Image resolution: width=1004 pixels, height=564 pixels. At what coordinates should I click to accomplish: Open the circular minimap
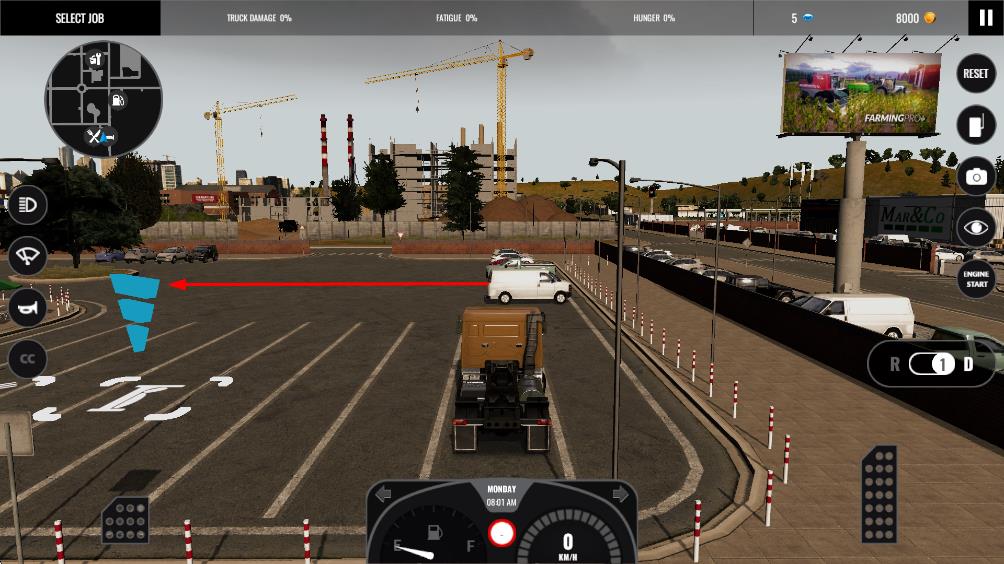click(104, 99)
